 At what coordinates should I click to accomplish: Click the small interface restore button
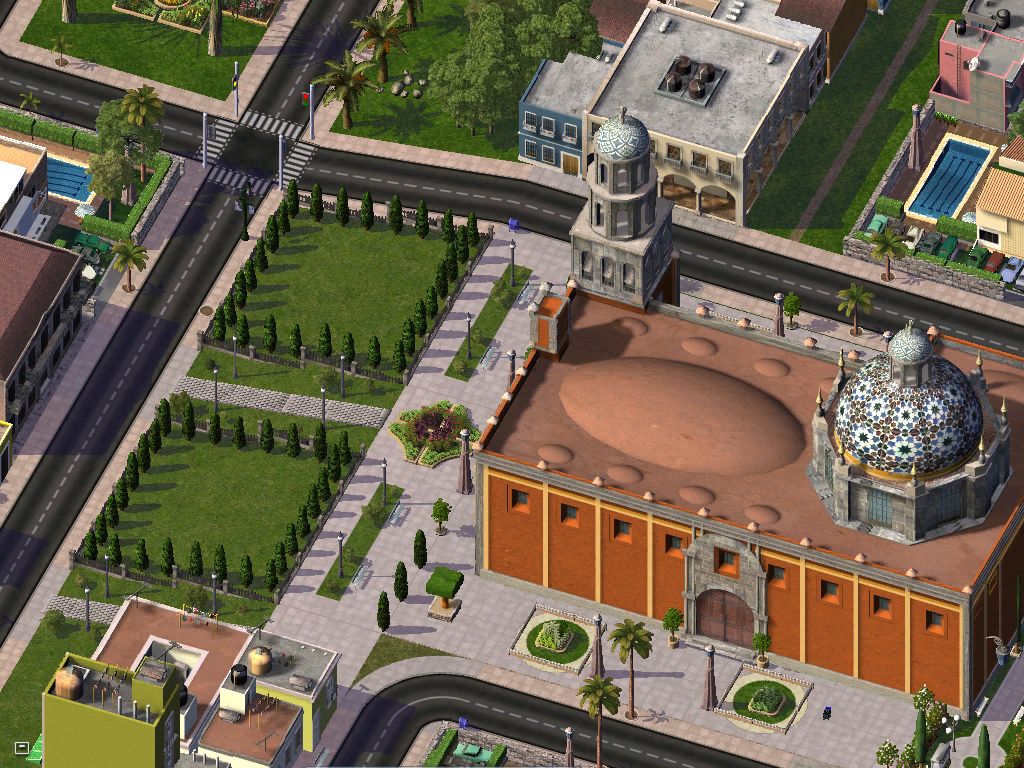coord(22,747)
